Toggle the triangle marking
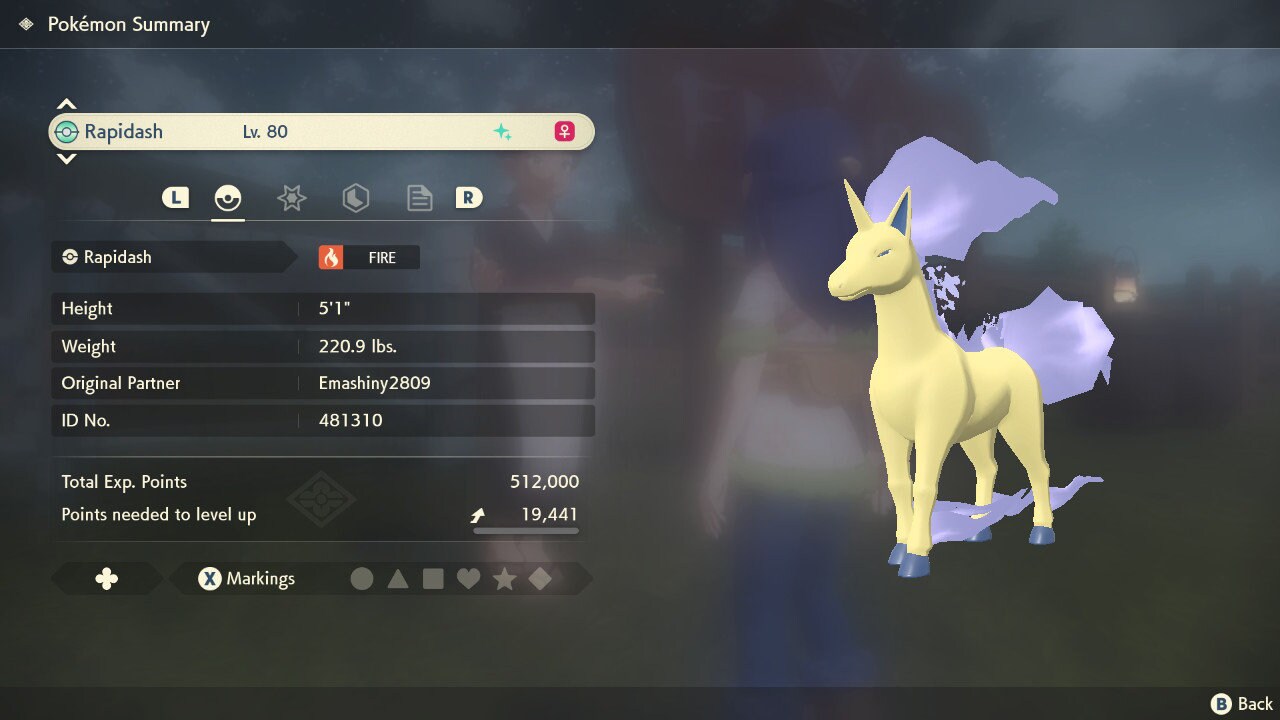This screenshot has width=1280, height=720. click(398, 578)
